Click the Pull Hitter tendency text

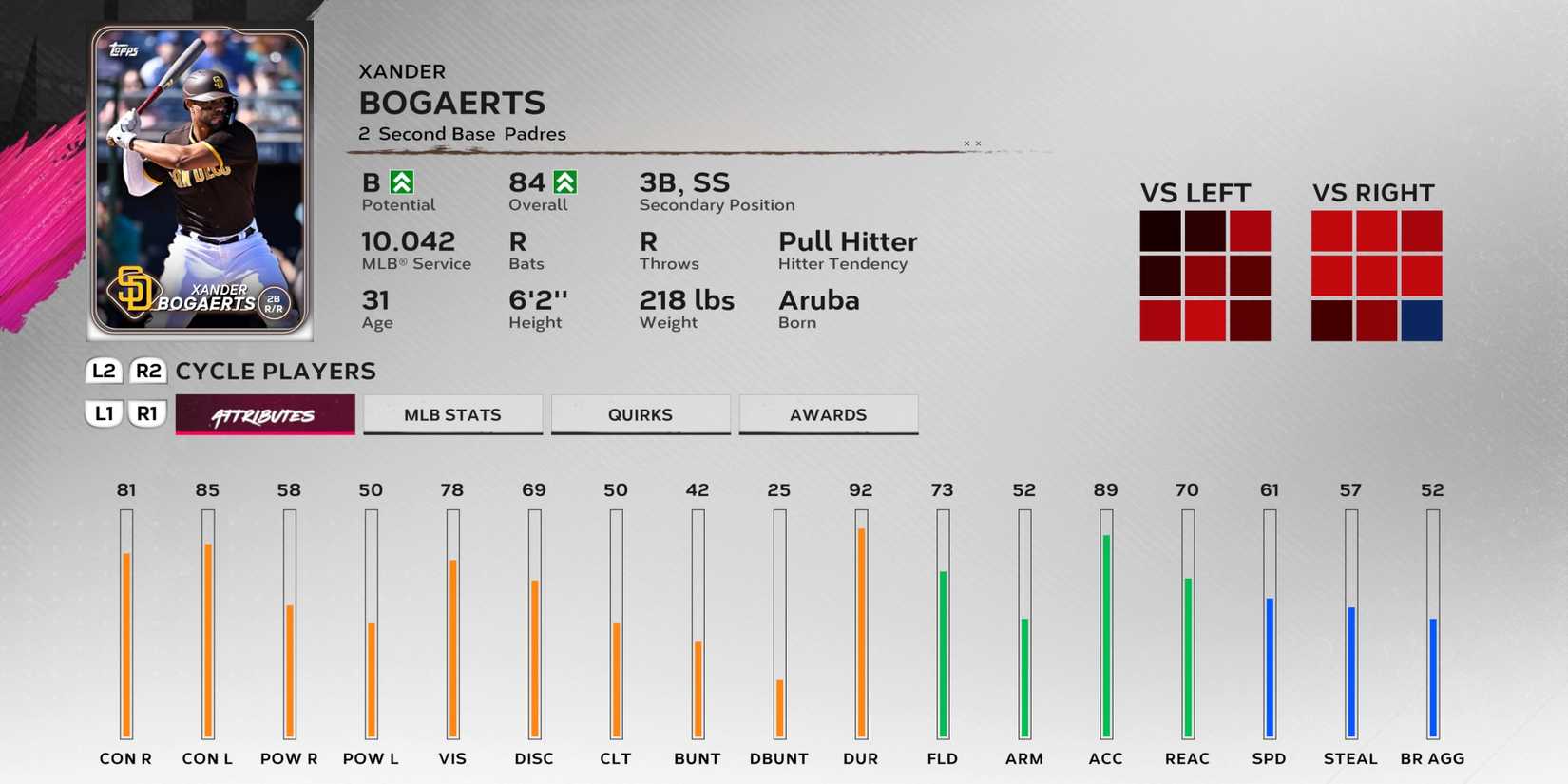[x=847, y=241]
